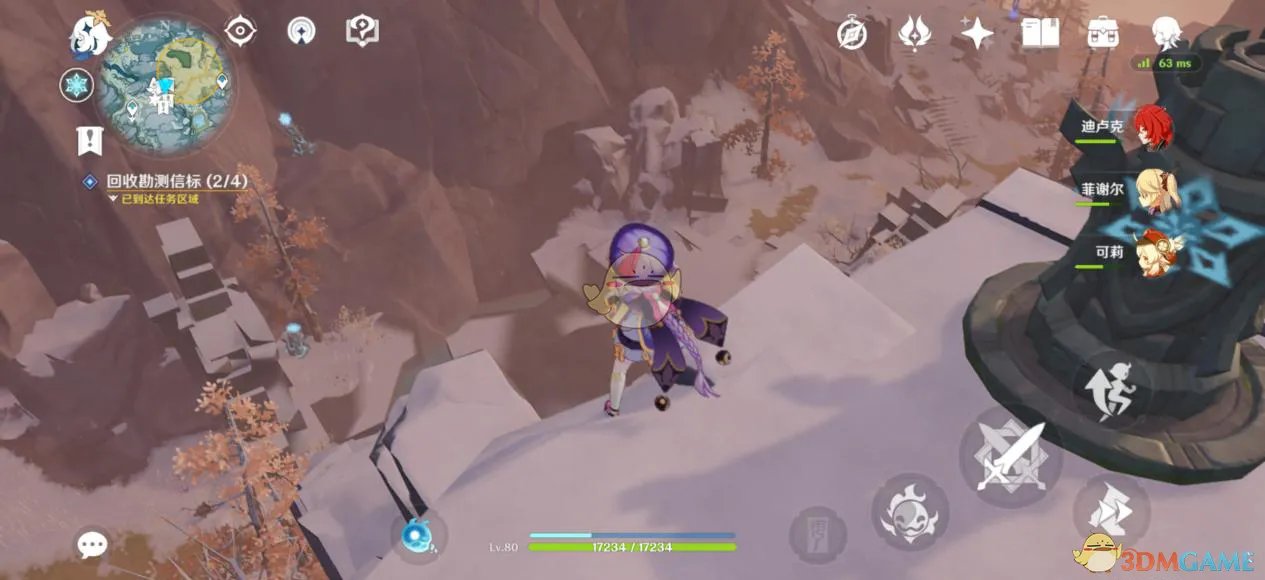
Task: Open the character screen icon
Action: [1166, 35]
